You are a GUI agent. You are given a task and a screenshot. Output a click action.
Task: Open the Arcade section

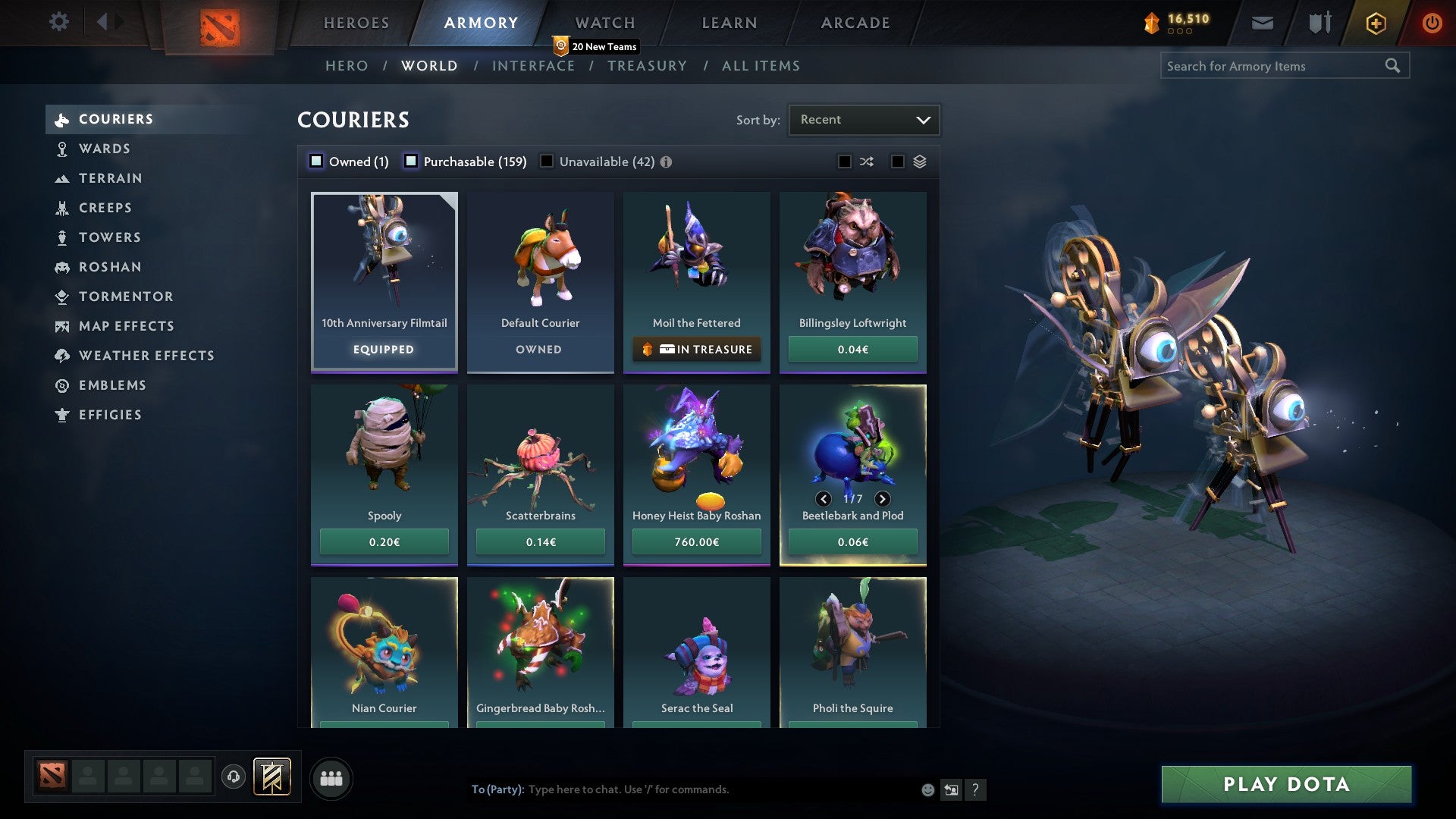pyautogui.click(x=854, y=23)
